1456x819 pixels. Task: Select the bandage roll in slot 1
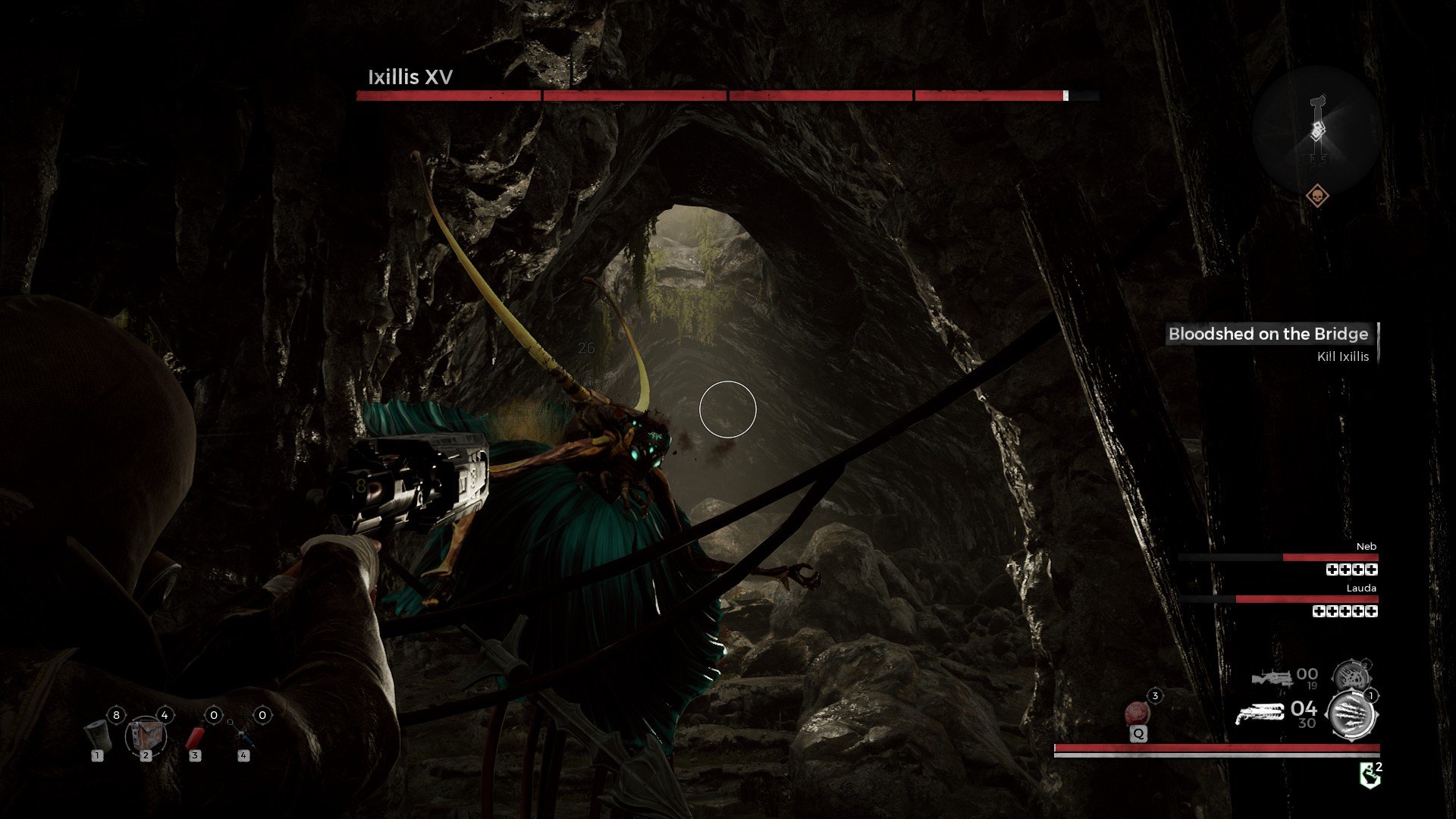coord(99,734)
